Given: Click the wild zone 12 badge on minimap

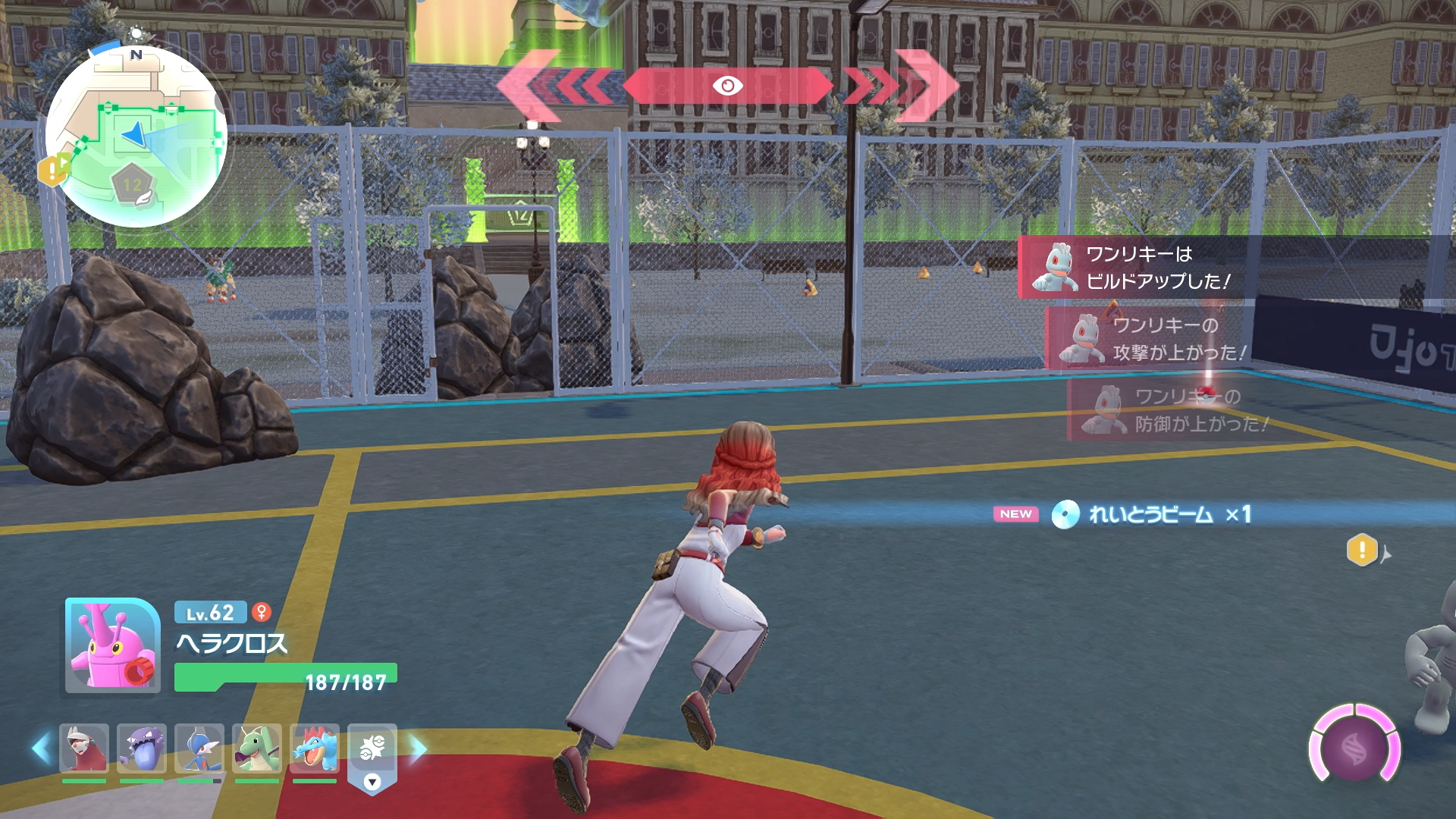Looking at the screenshot, I should [133, 184].
